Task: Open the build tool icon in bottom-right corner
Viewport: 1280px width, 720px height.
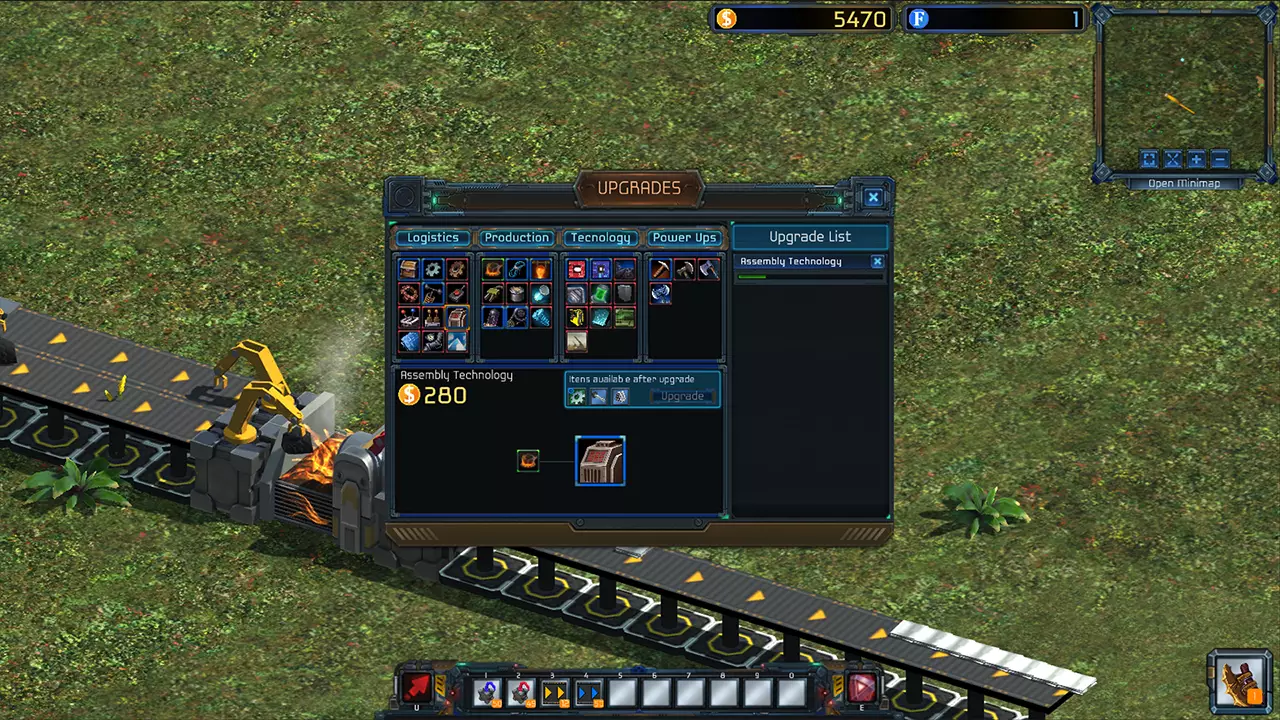Action: [x=1240, y=683]
